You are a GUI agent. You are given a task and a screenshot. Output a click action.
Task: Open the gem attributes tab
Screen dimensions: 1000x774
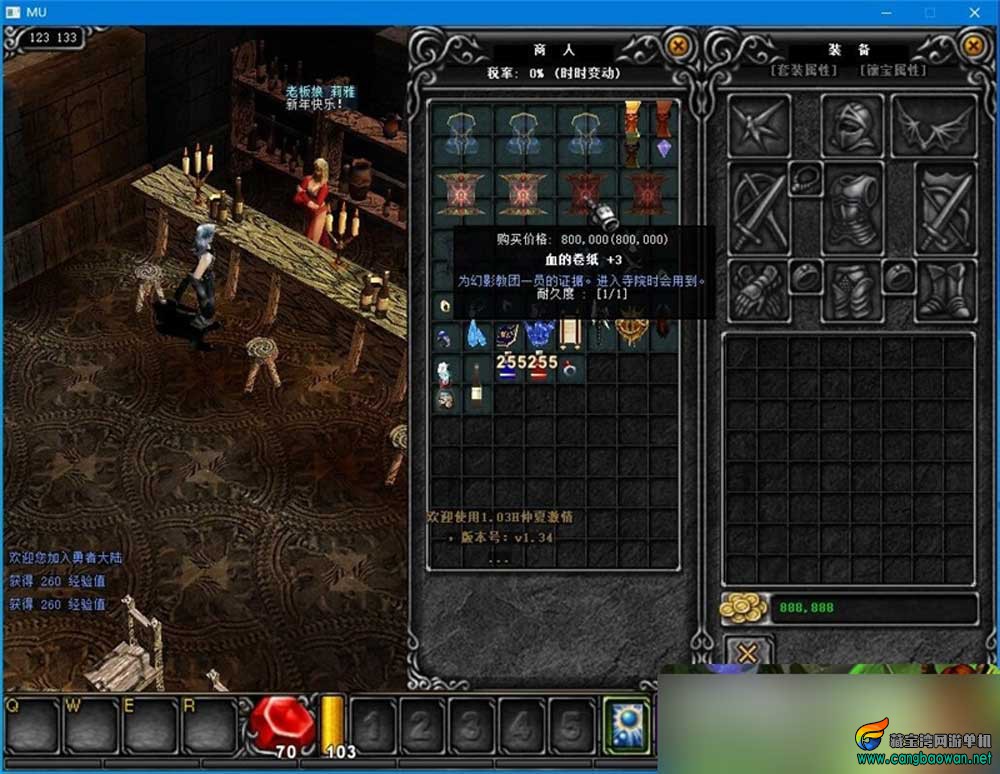click(x=894, y=71)
